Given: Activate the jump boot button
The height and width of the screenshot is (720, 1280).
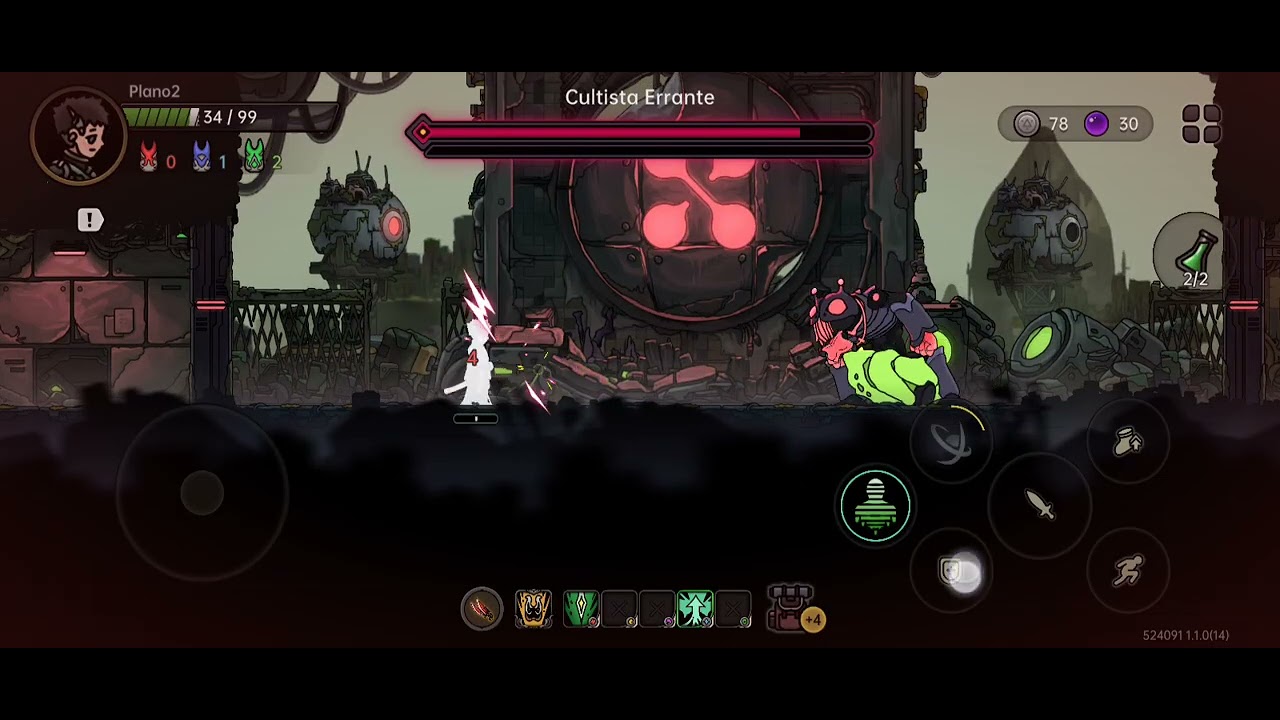Looking at the screenshot, I should click(1128, 442).
